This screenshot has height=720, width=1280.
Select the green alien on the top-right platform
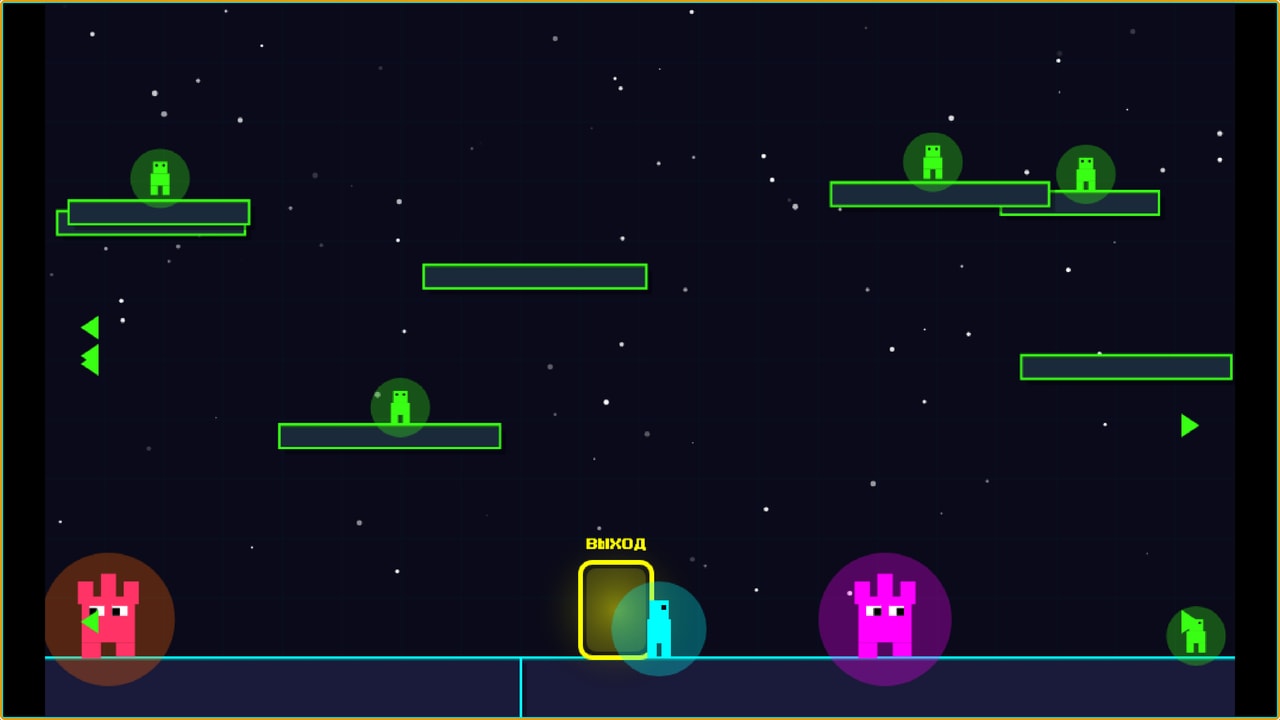click(x=932, y=162)
